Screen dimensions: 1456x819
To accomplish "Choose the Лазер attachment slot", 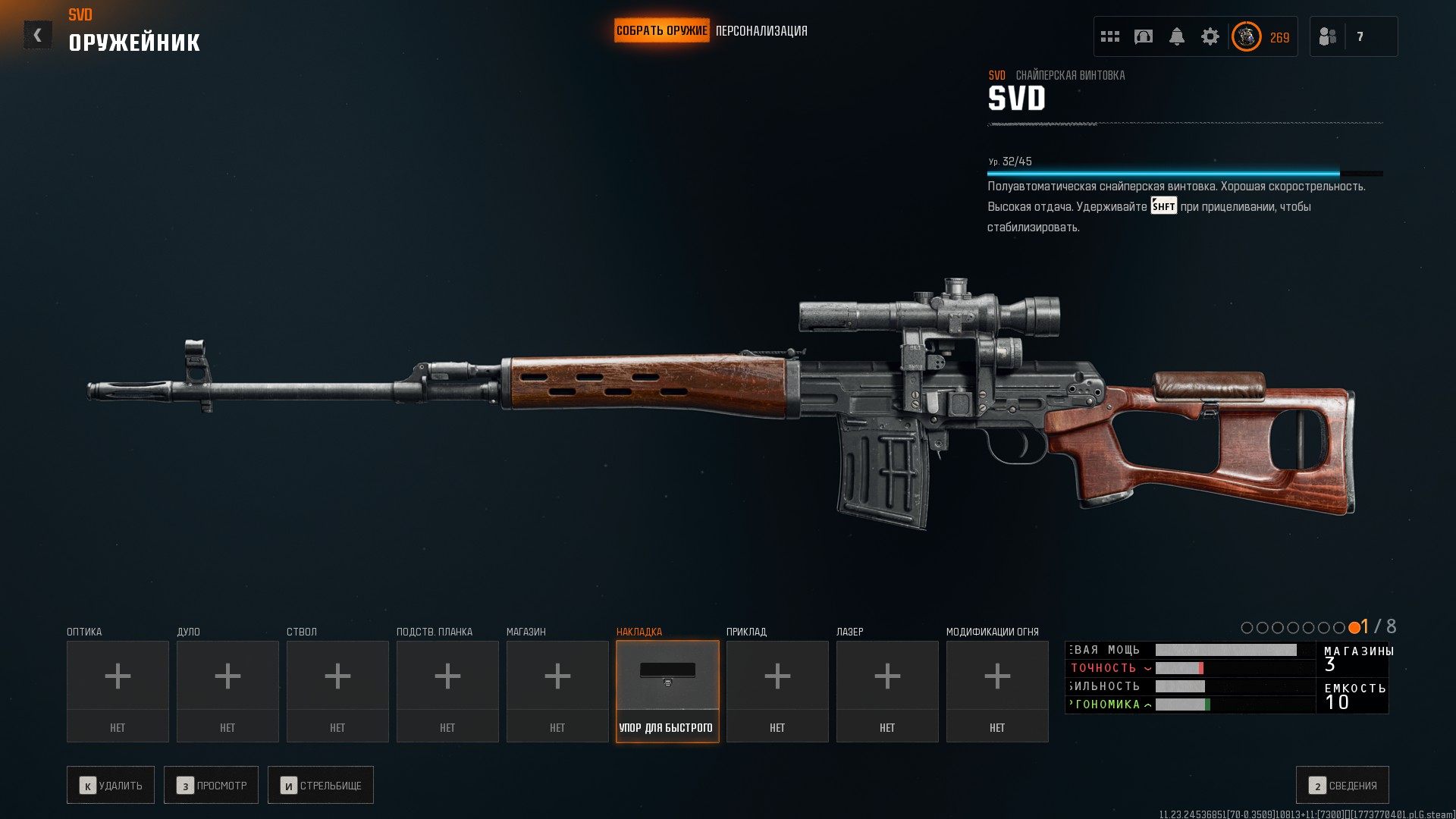I will coord(887,690).
